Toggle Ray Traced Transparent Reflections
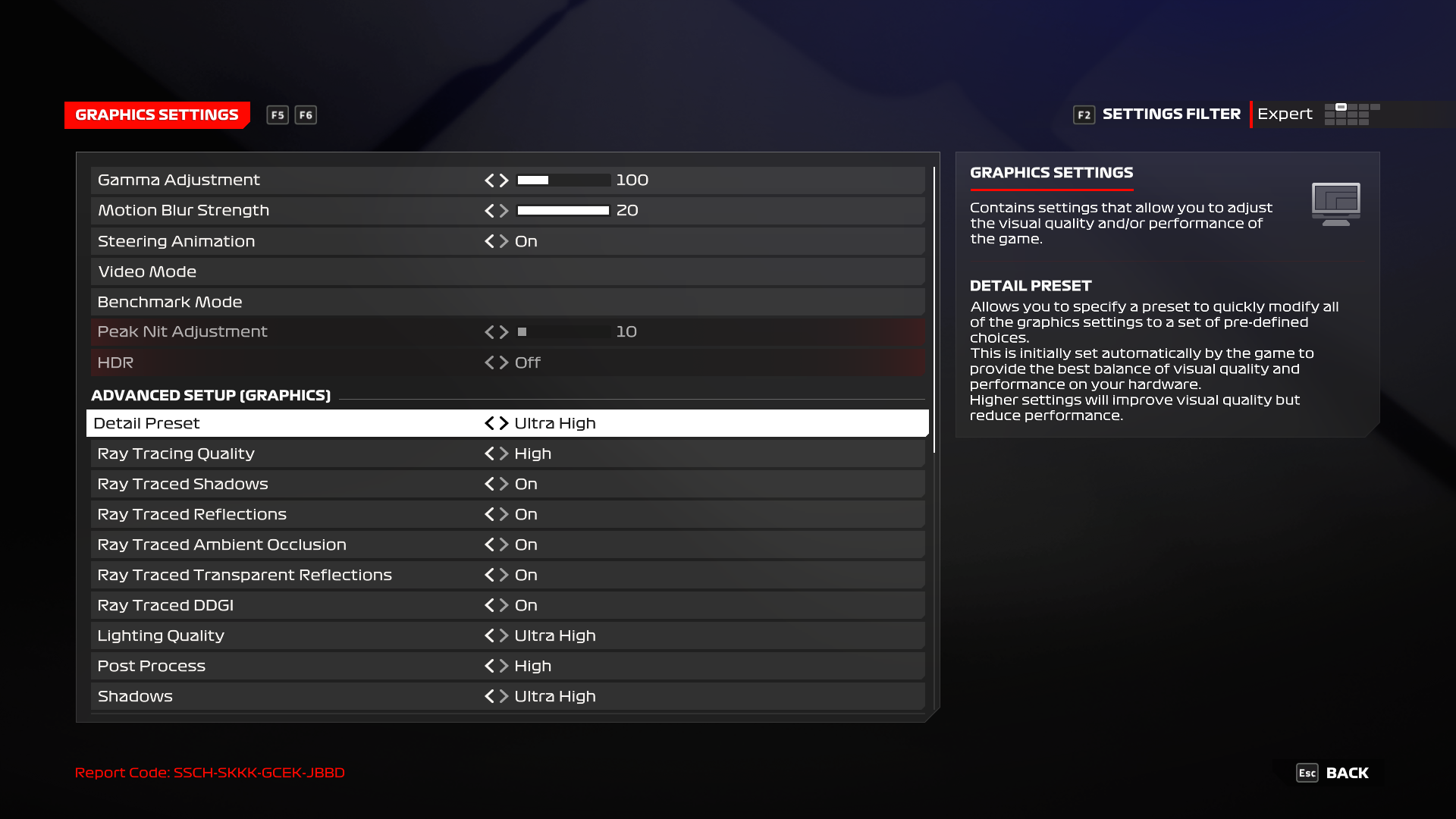 [504, 575]
